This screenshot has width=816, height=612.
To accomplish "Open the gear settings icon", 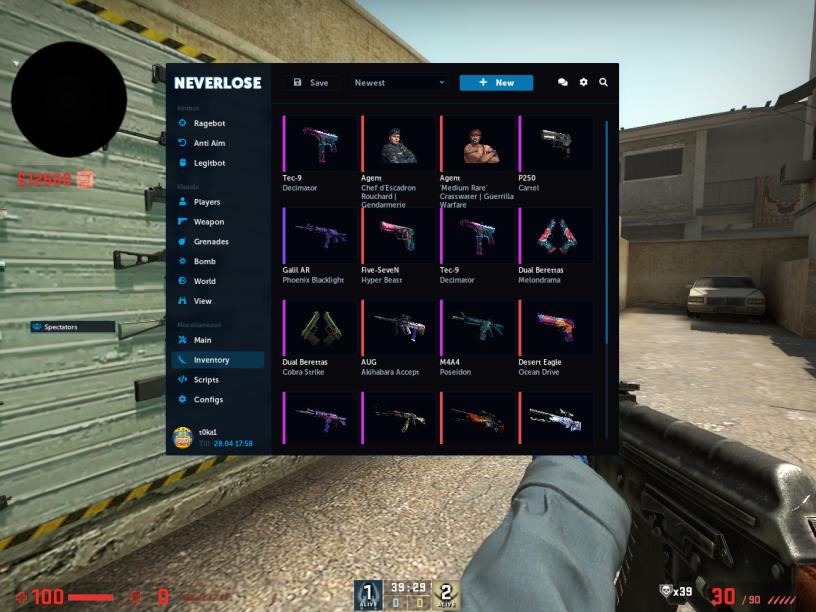I will coord(583,83).
